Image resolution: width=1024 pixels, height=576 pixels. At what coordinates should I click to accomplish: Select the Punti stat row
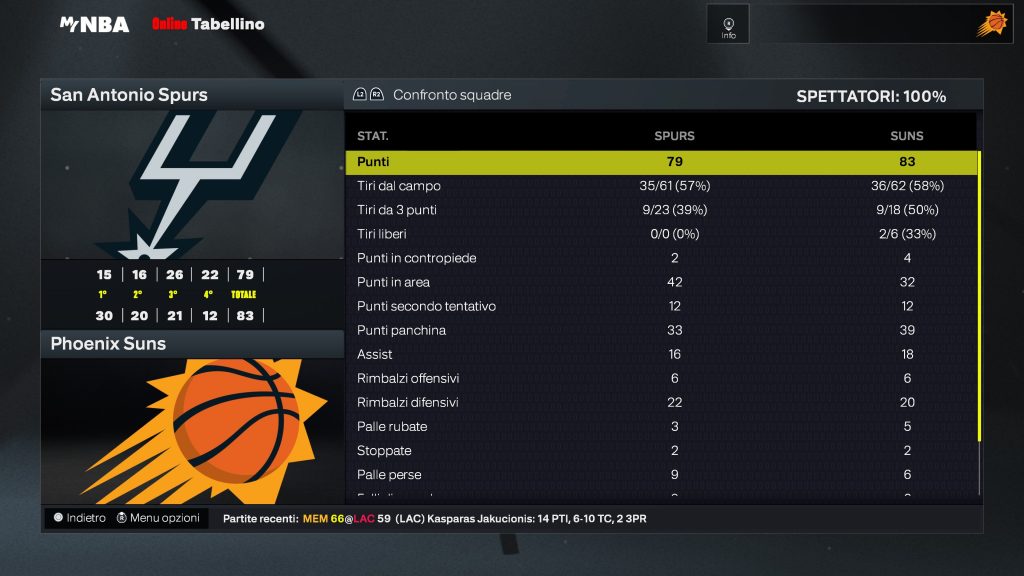click(x=660, y=162)
